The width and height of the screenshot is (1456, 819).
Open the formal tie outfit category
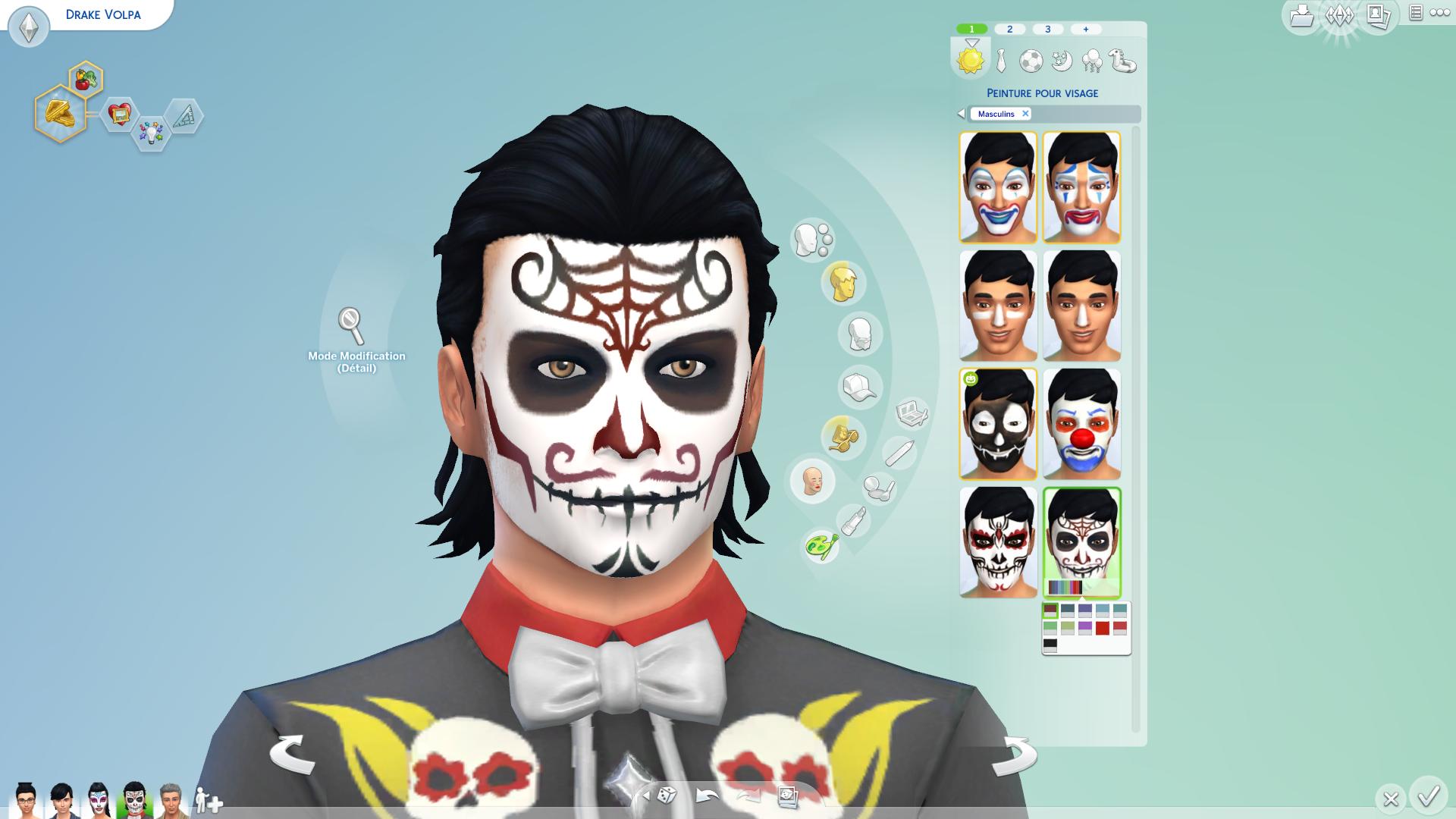tap(1001, 61)
